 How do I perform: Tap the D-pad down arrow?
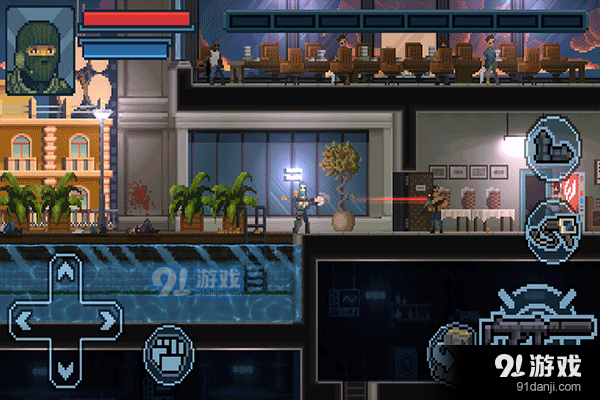click(x=66, y=368)
